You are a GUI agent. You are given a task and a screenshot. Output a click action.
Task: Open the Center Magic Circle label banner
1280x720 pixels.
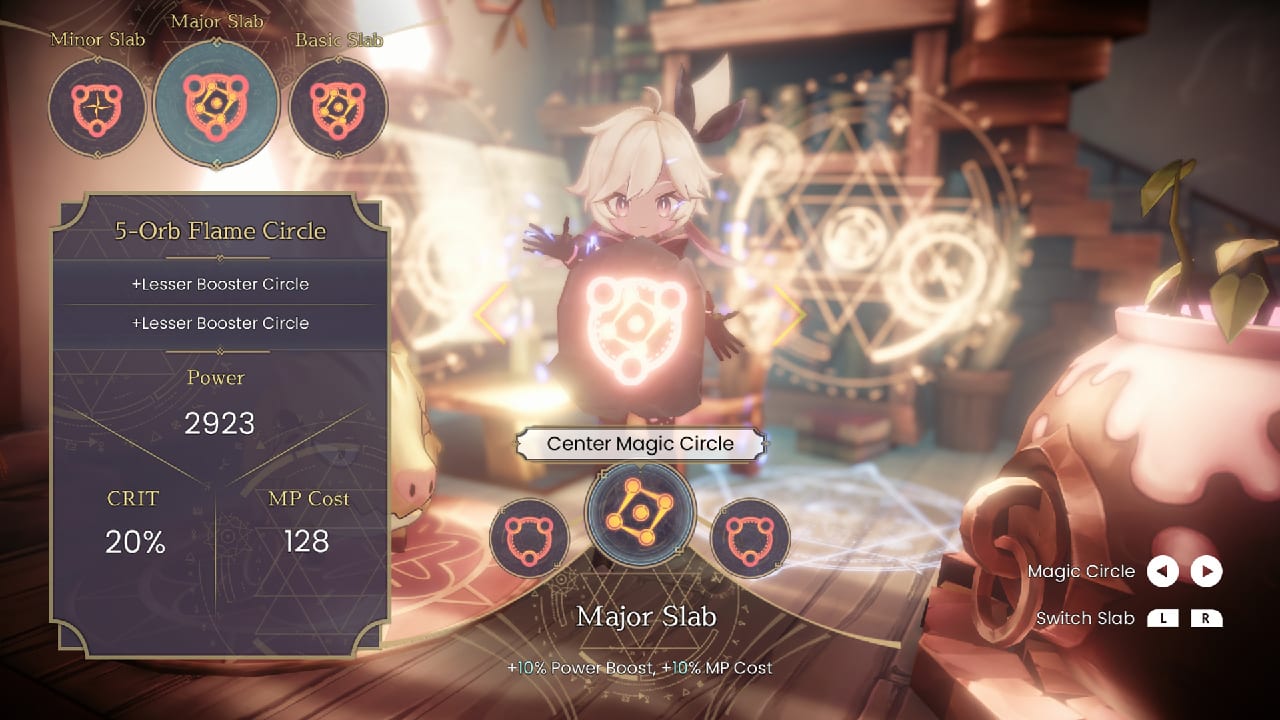(640, 443)
